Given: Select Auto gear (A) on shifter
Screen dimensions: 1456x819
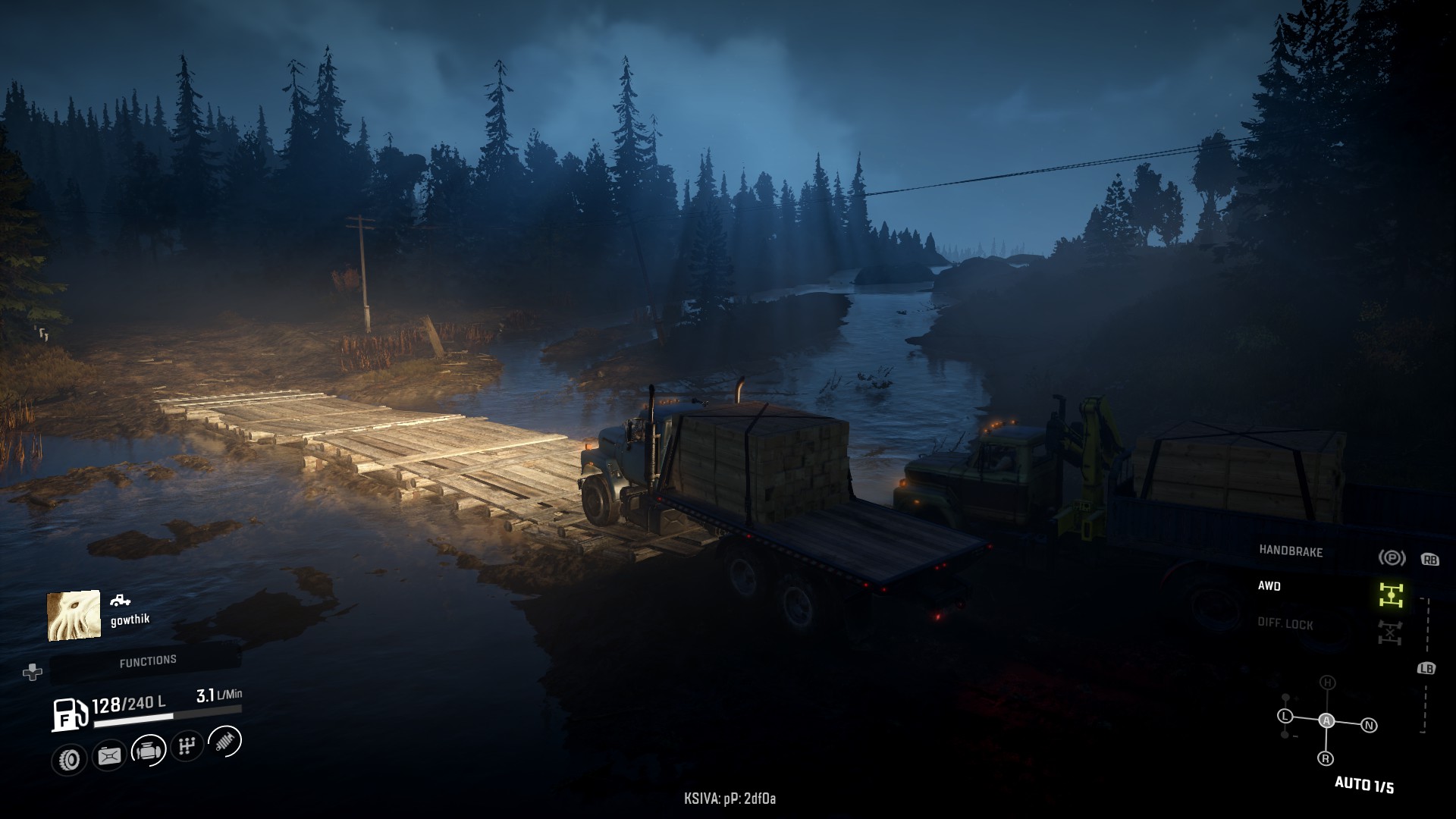Looking at the screenshot, I should point(1326,720).
